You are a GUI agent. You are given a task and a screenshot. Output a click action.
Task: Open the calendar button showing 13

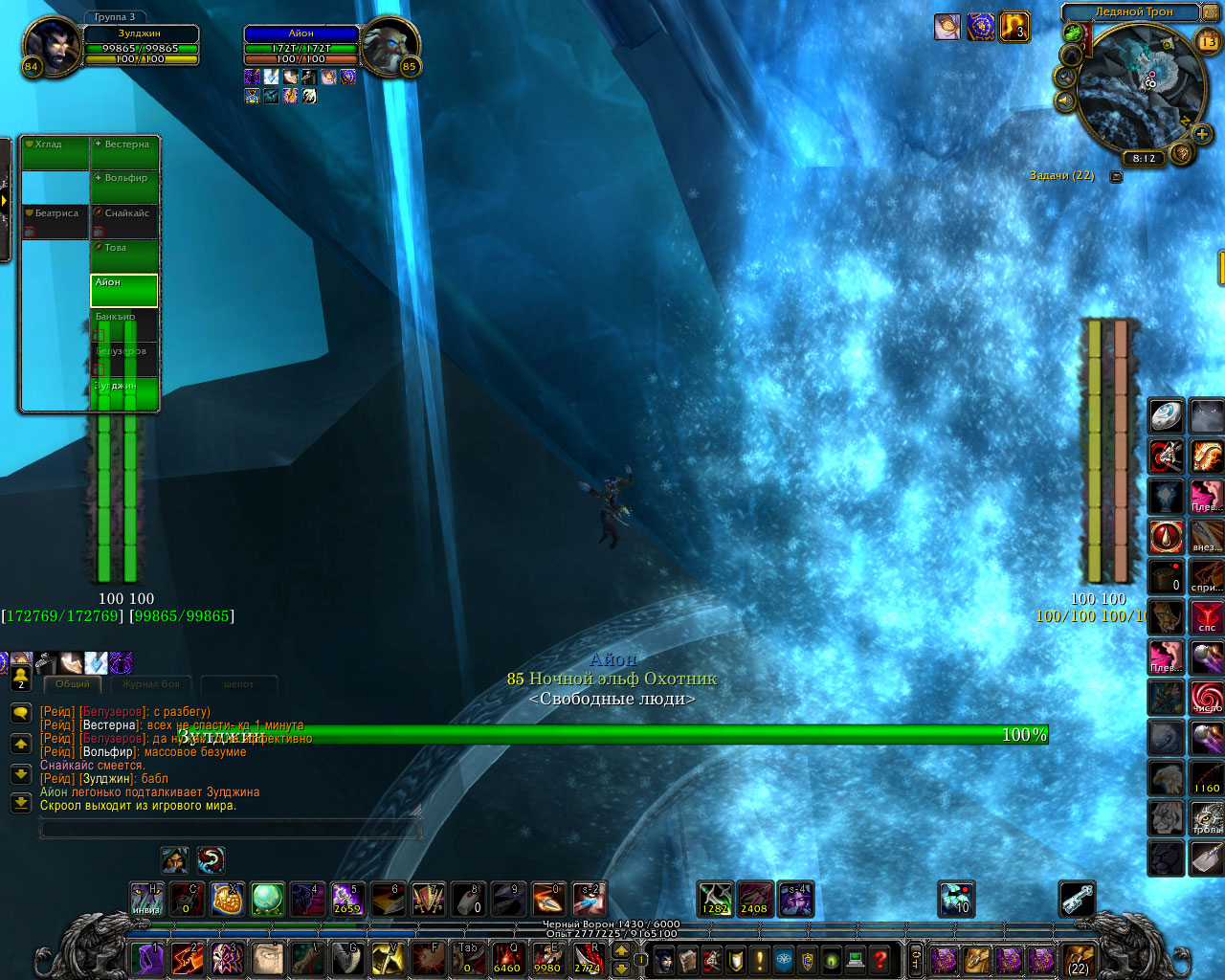[x=1209, y=41]
